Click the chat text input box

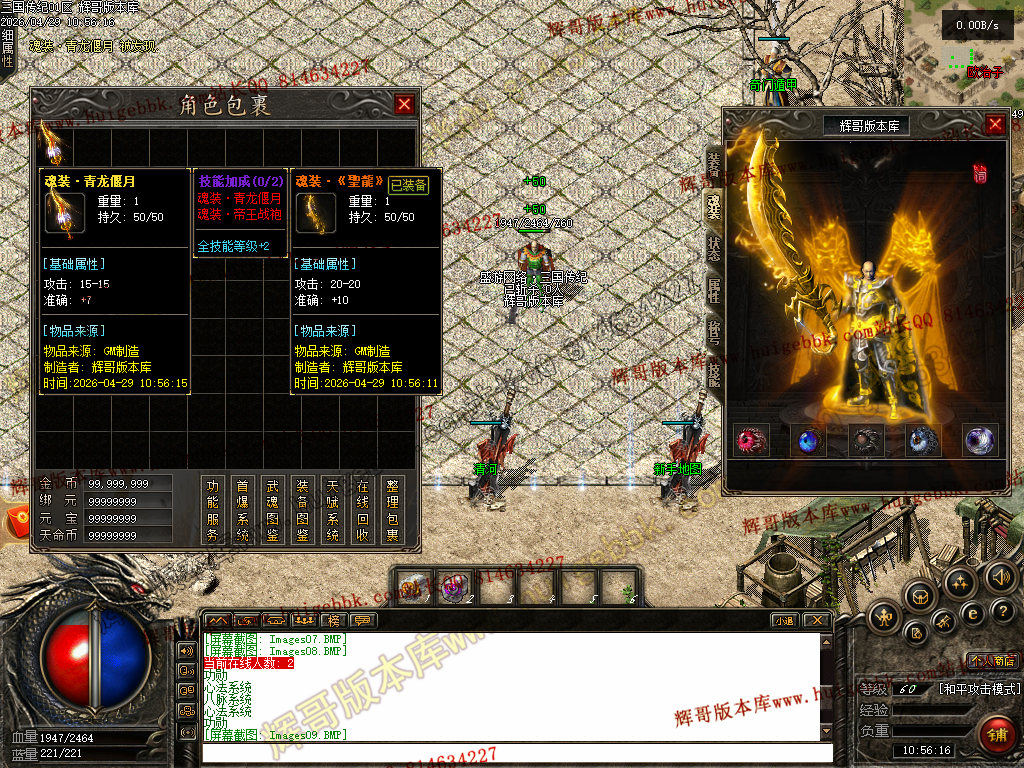click(510, 753)
